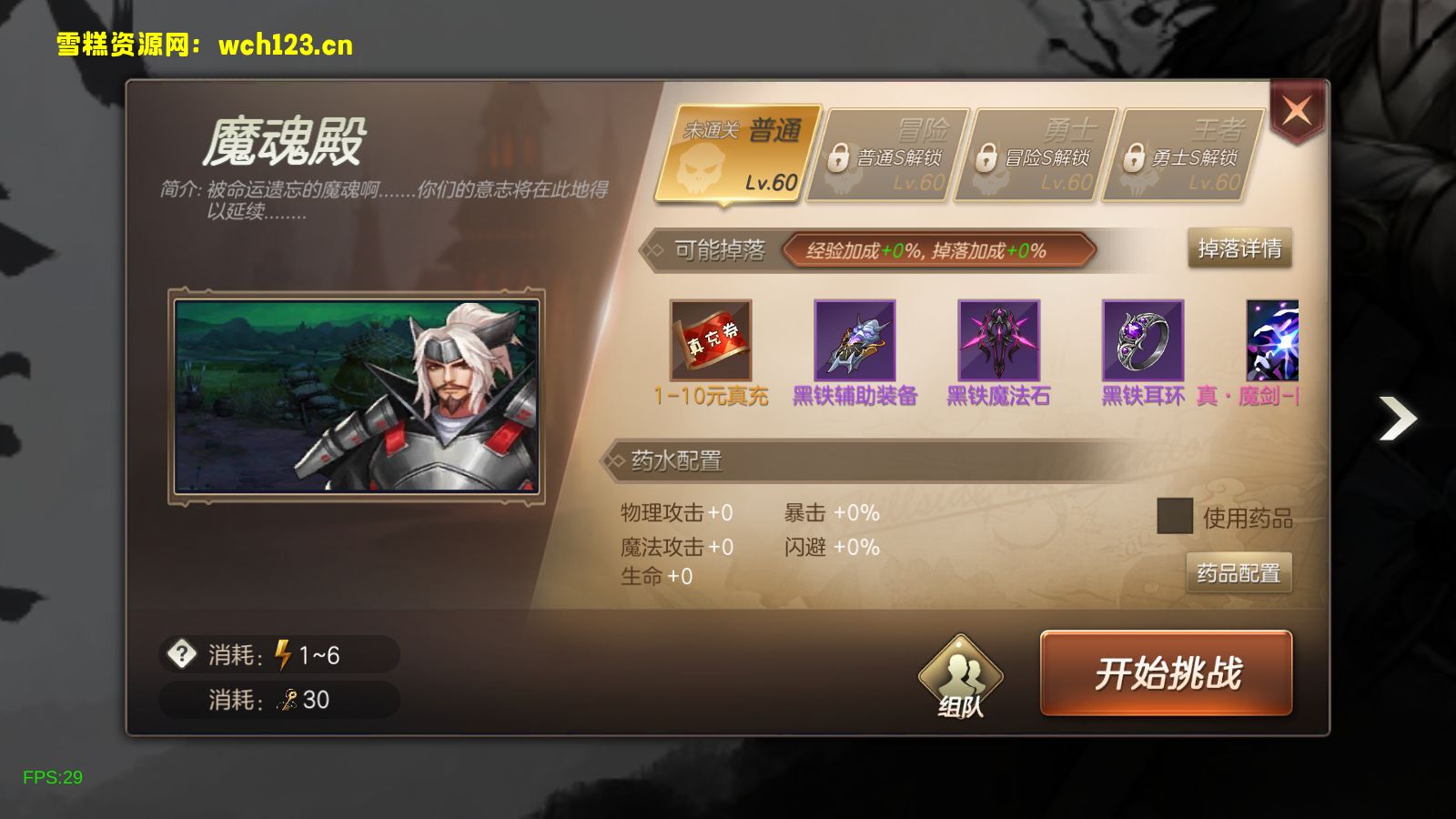The width and height of the screenshot is (1456, 819).
Task: Toggle the 使用药品 checkbox
Action: 1174,516
